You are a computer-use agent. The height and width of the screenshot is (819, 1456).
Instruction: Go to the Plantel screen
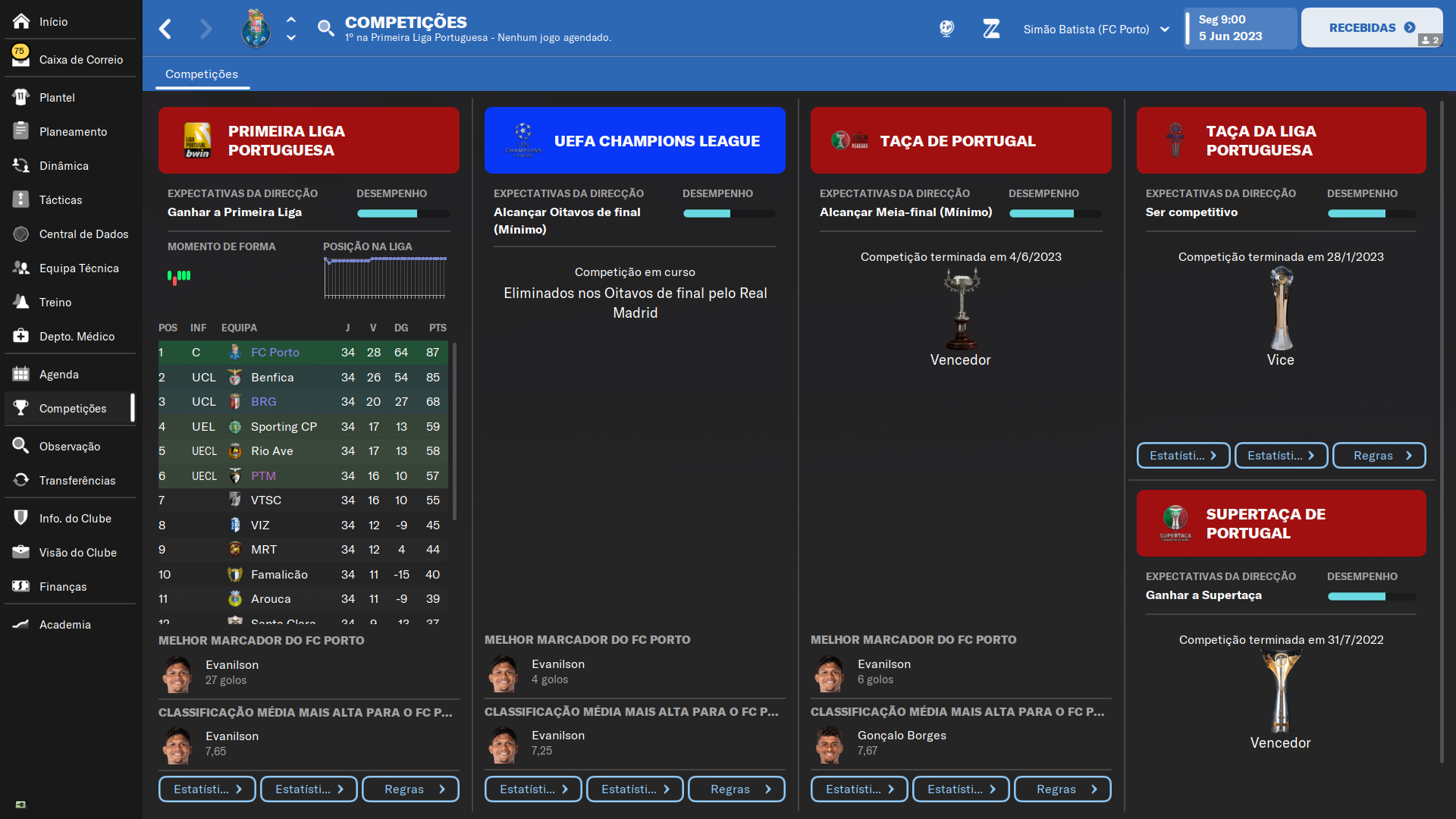point(57,98)
